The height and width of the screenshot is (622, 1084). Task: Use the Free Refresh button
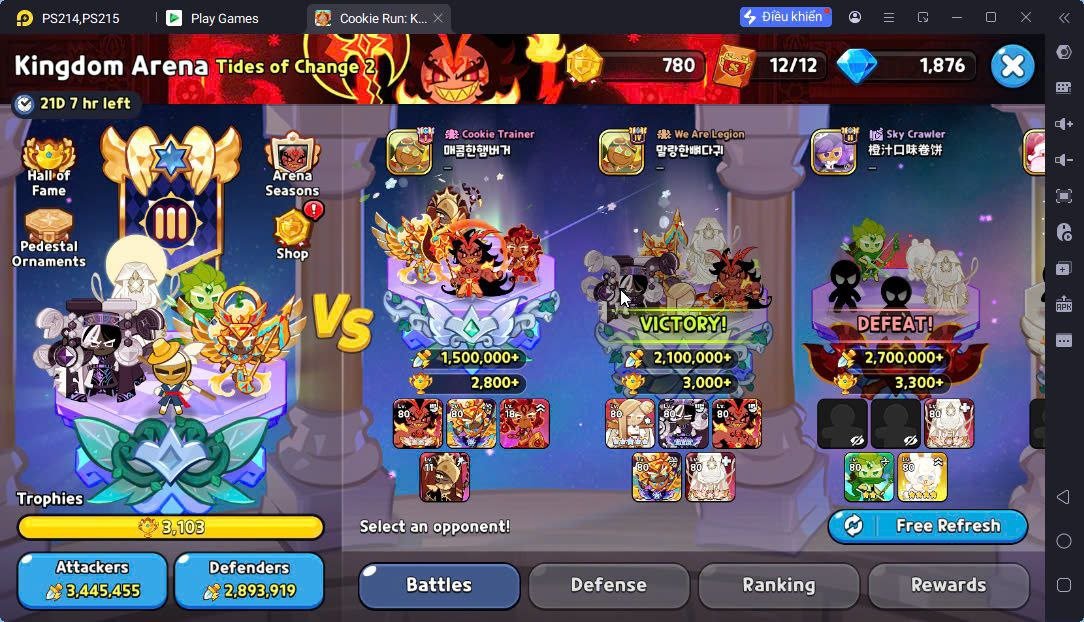[927, 526]
